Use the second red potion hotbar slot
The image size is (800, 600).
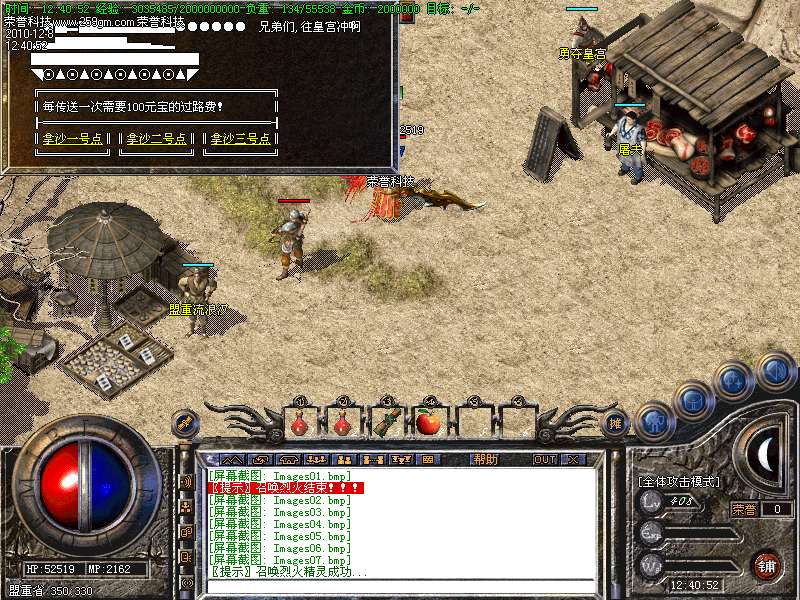(342, 423)
